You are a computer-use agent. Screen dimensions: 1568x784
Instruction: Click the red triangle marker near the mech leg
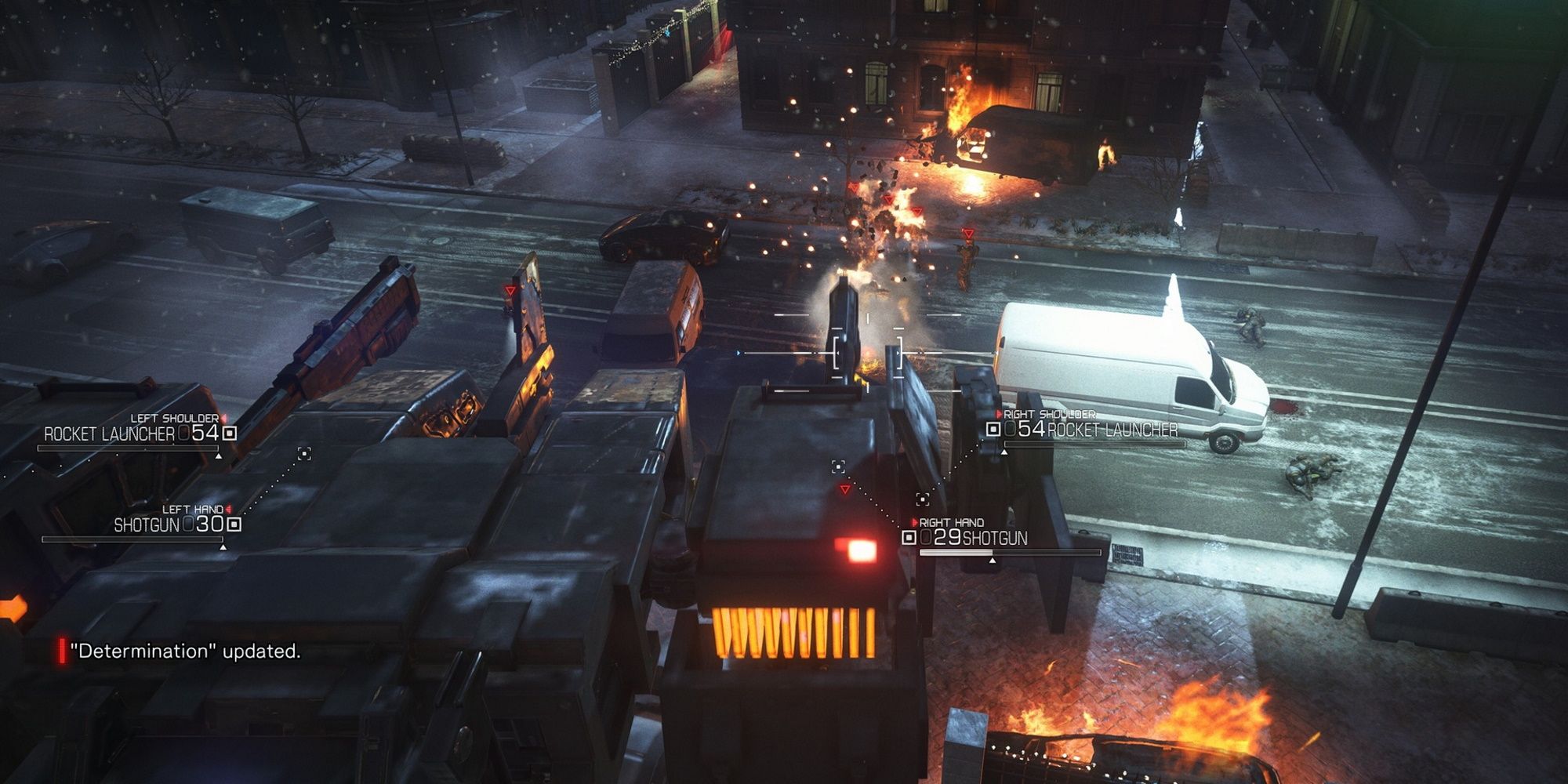[x=845, y=489]
